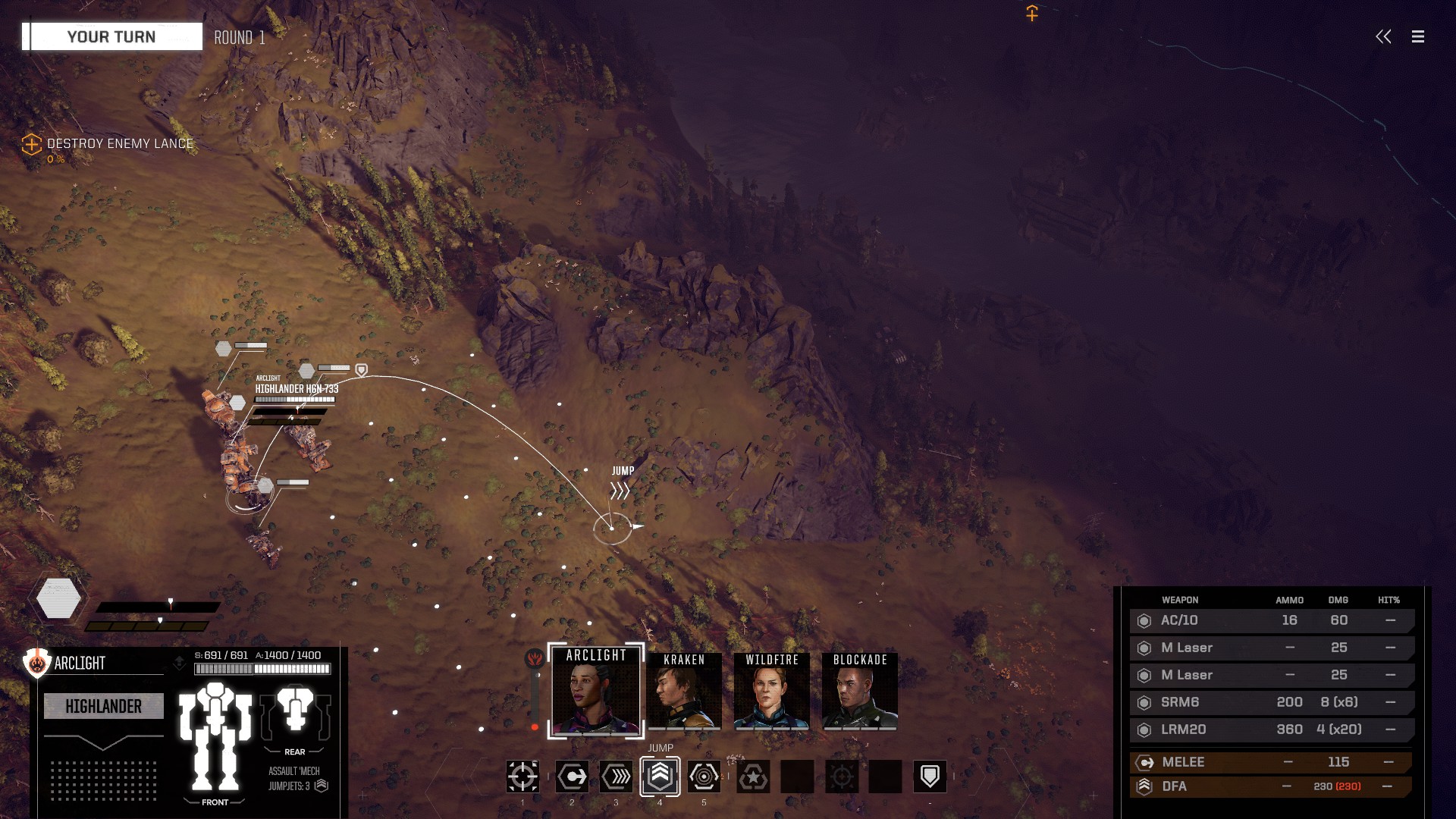Toggle the SRM6 weapon row
1456x819 pixels.
pyautogui.click(x=1271, y=702)
